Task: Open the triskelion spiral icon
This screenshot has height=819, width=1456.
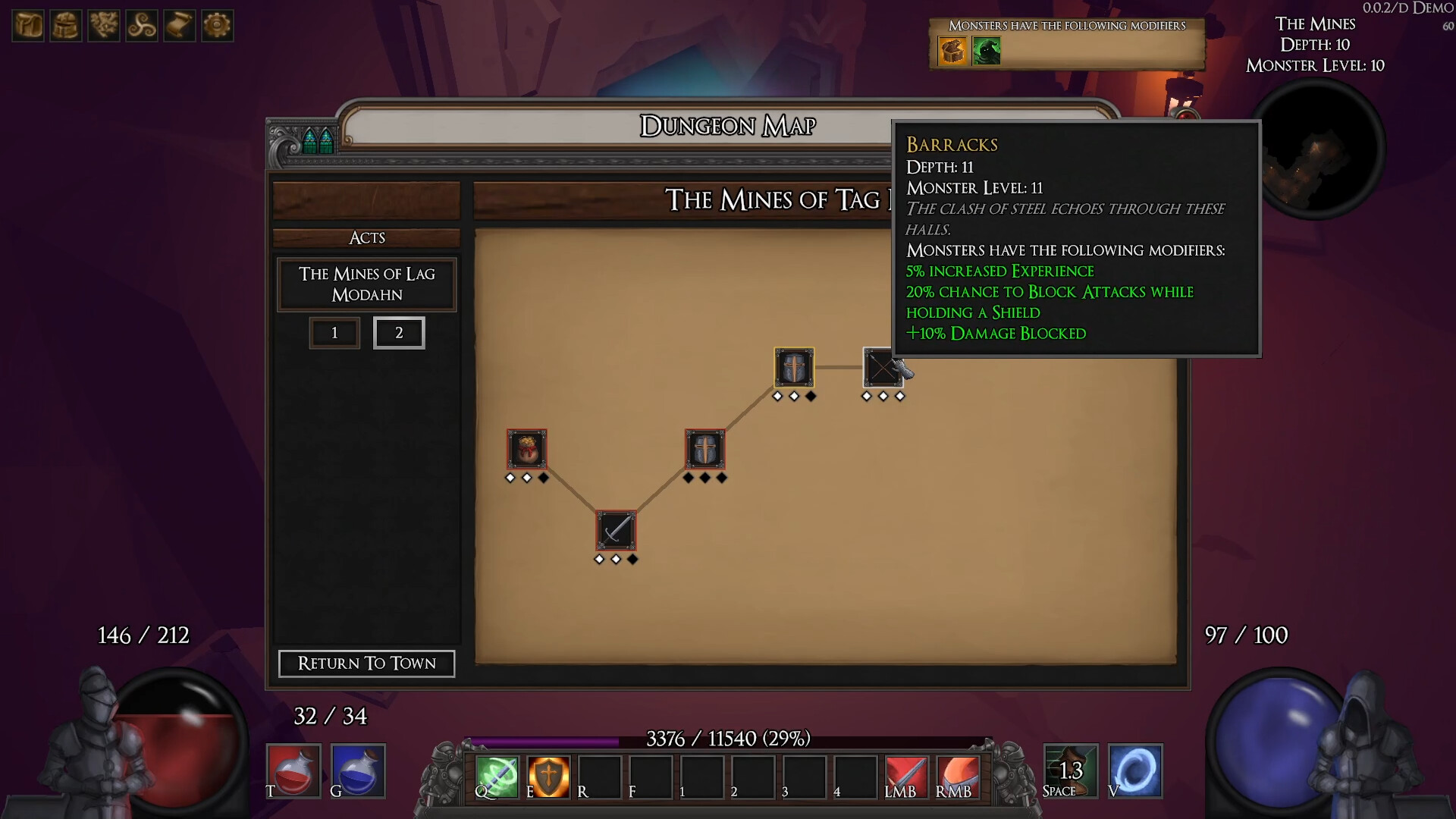Action: [142, 25]
